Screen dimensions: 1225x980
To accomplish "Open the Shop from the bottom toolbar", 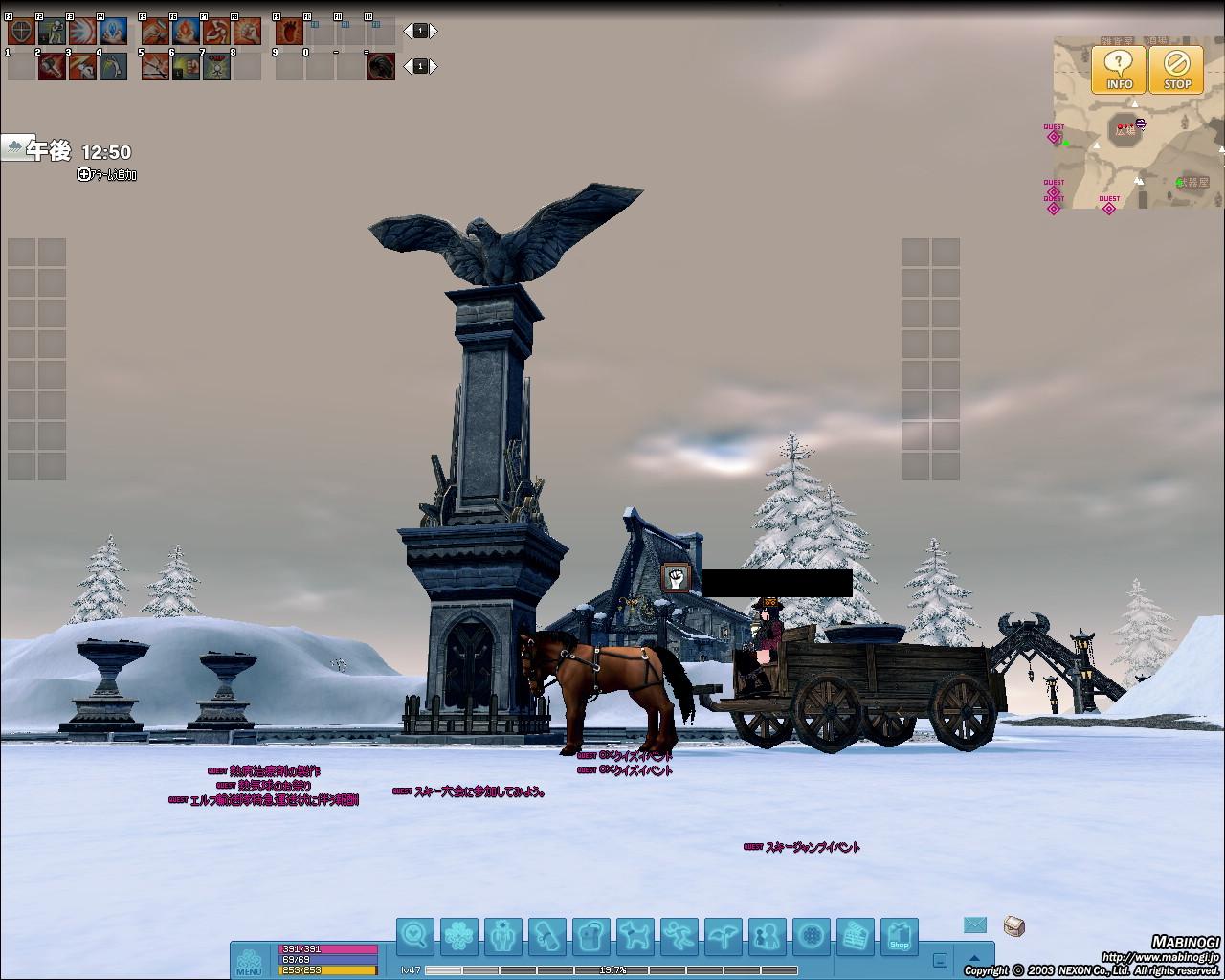I will point(899,936).
